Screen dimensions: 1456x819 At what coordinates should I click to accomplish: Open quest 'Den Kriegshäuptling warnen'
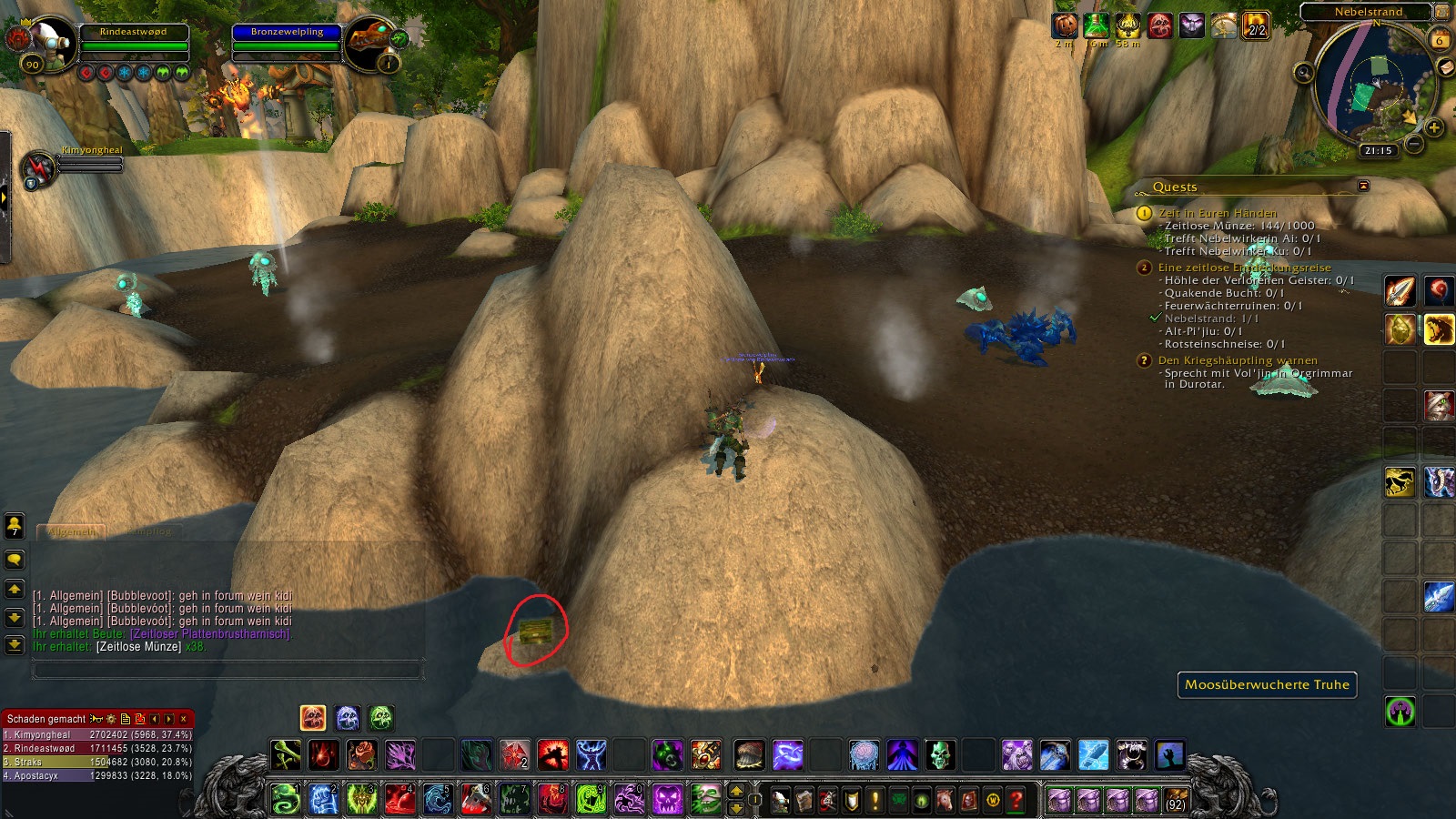(x=1237, y=360)
